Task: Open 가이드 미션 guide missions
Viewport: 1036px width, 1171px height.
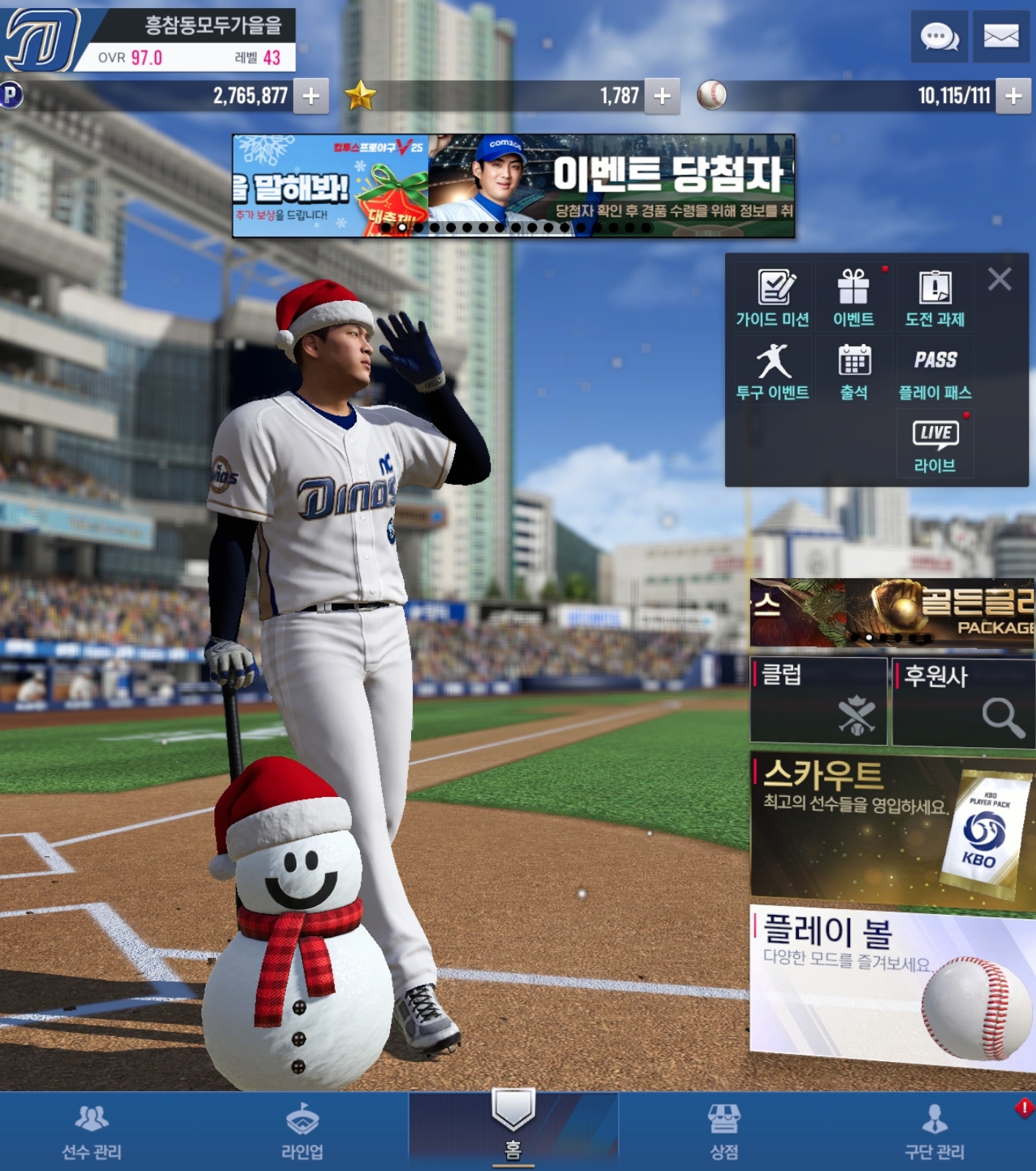Action: [x=773, y=297]
